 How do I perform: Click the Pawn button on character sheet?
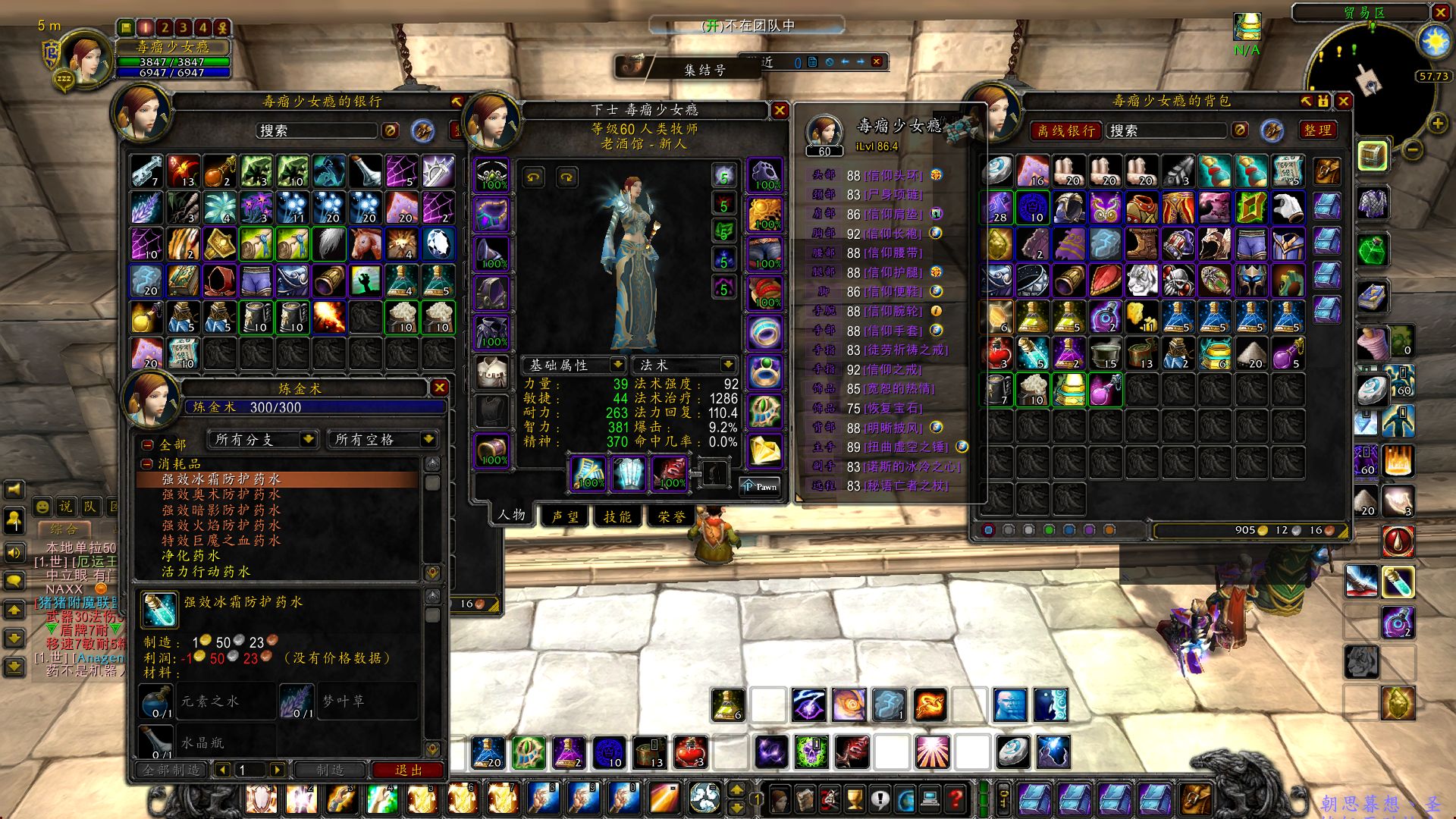point(759,486)
